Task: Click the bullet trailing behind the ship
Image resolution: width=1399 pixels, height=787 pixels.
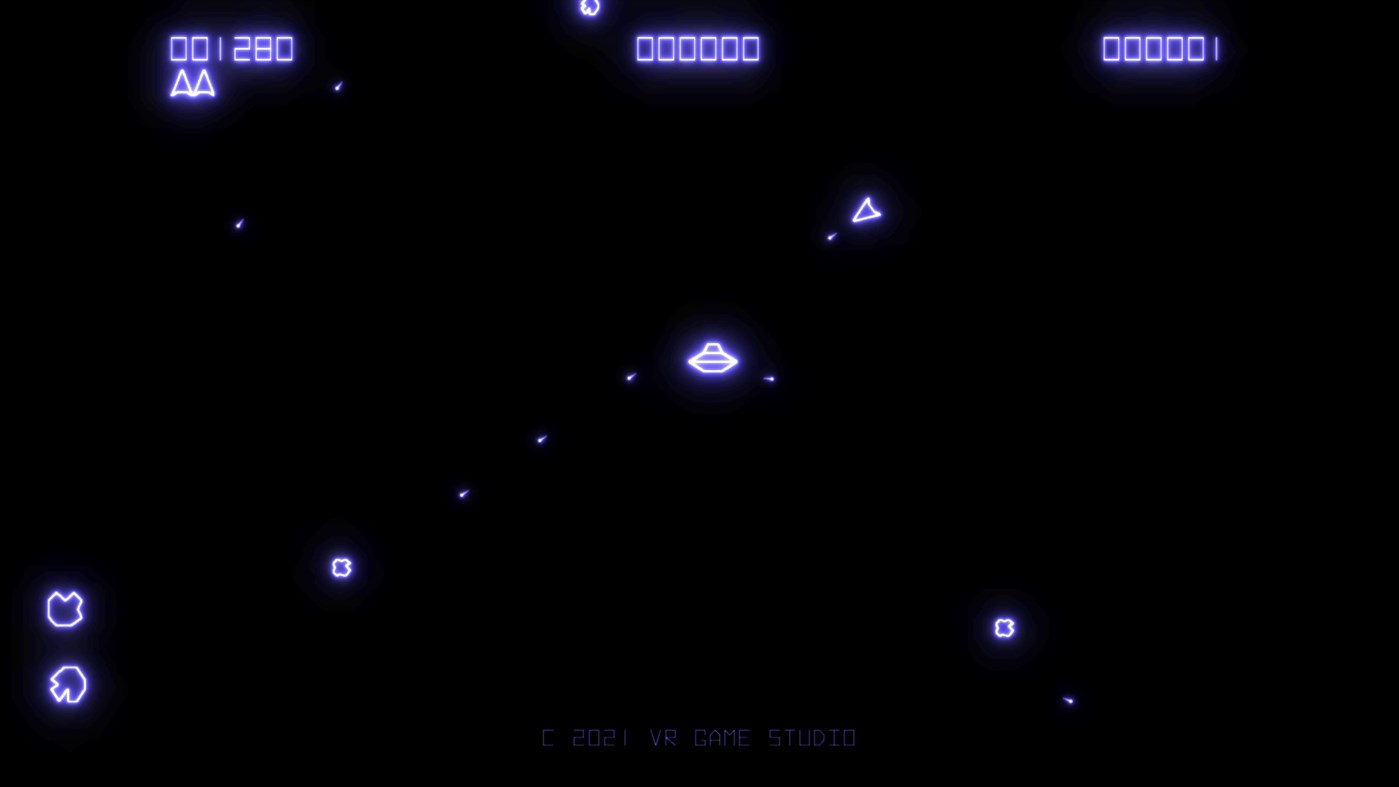Action: pyautogui.click(x=831, y=236)
